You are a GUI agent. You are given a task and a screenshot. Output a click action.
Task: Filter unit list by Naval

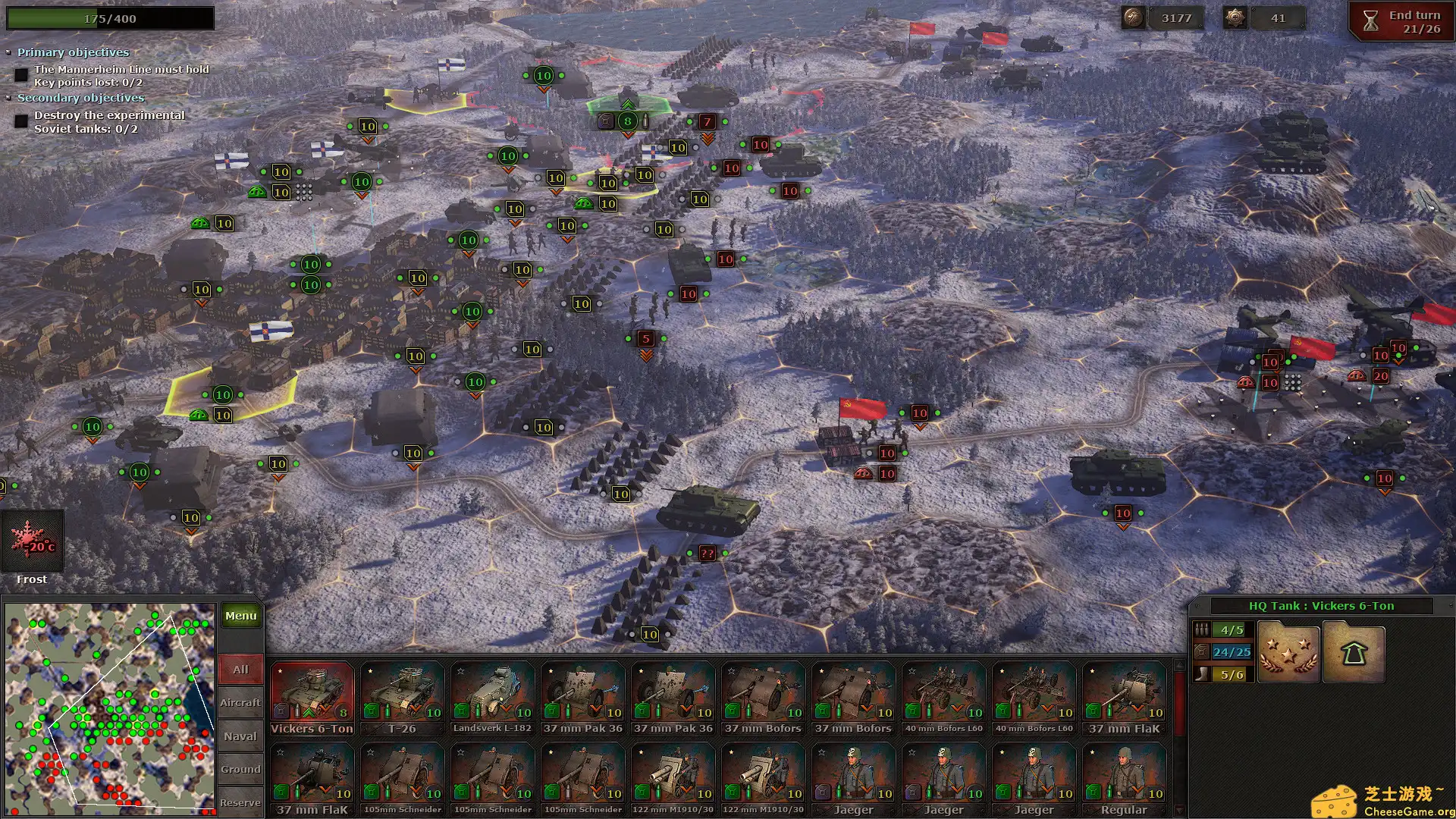point(240,736)
